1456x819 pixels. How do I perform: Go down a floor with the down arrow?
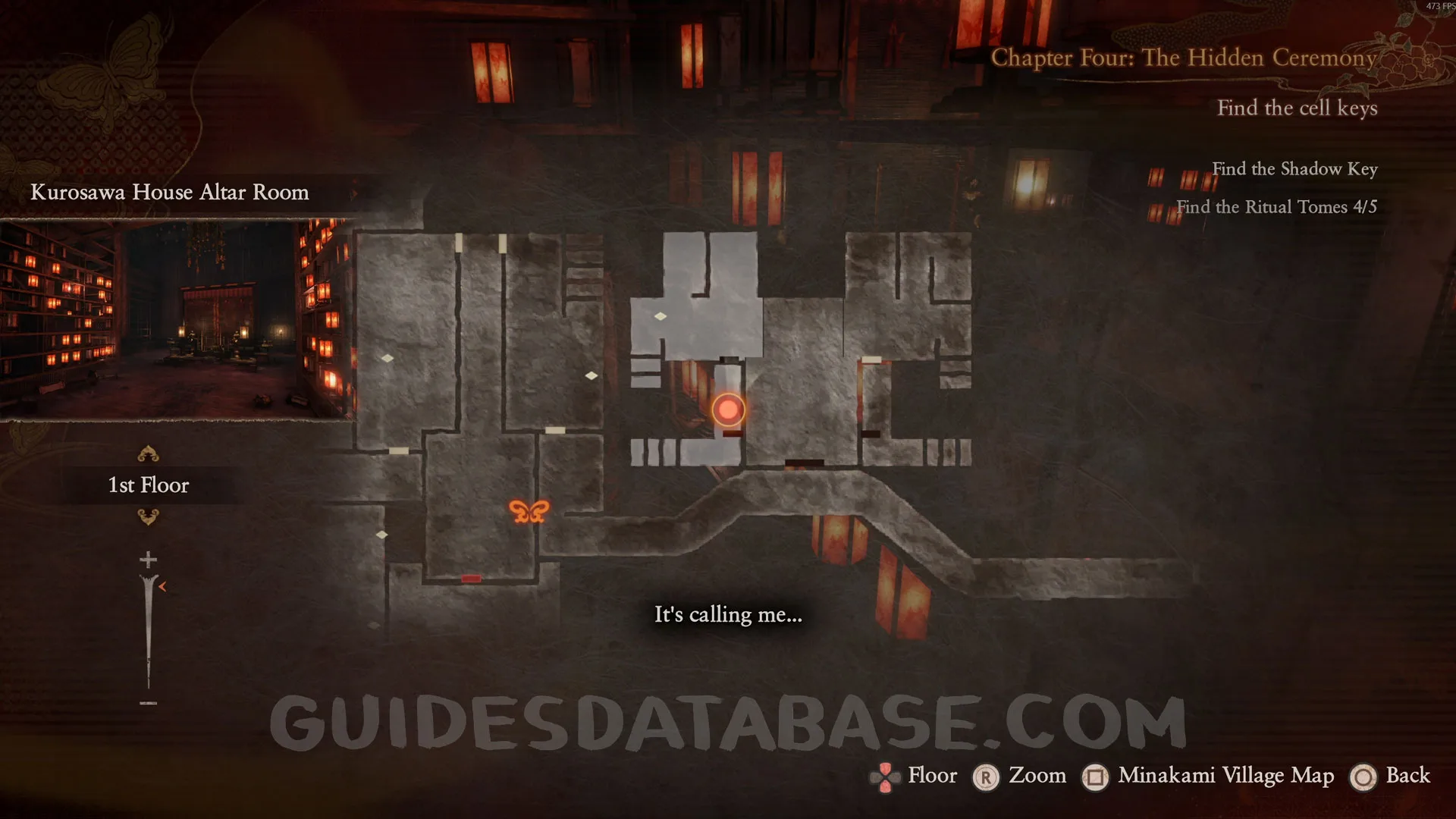coord(148,517)
